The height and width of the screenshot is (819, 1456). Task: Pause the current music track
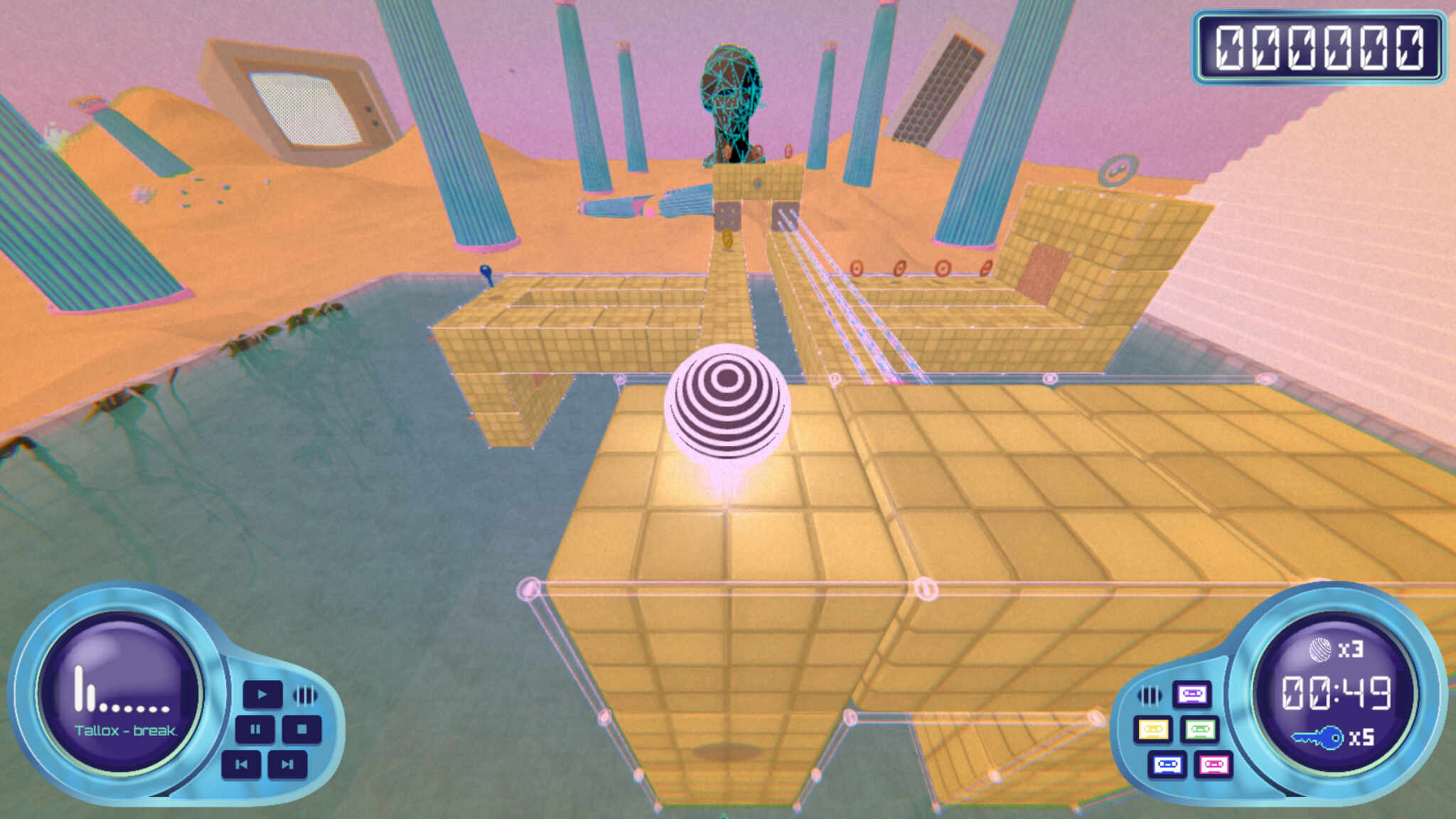255,729
